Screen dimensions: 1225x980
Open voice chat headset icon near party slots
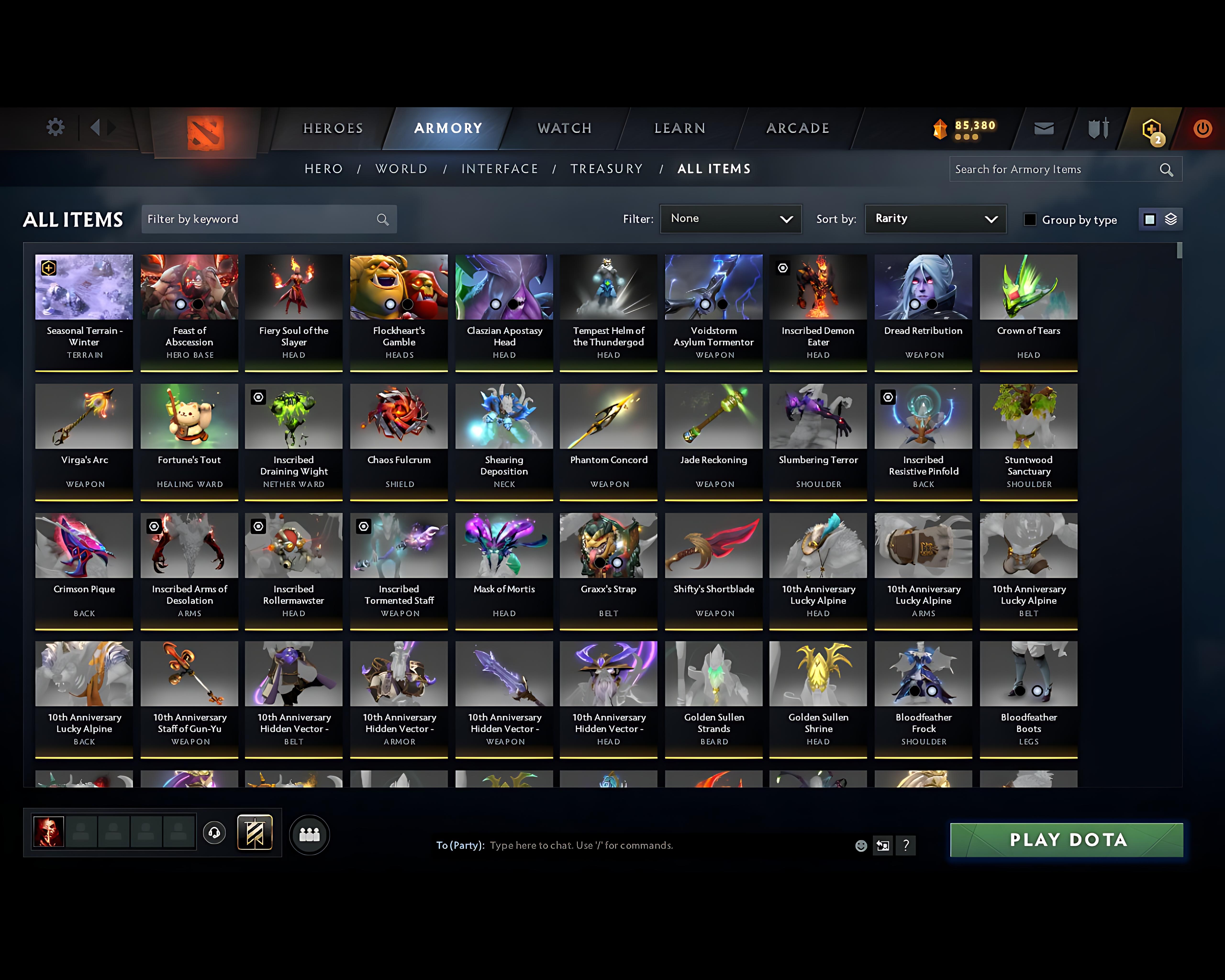[214, 832]
